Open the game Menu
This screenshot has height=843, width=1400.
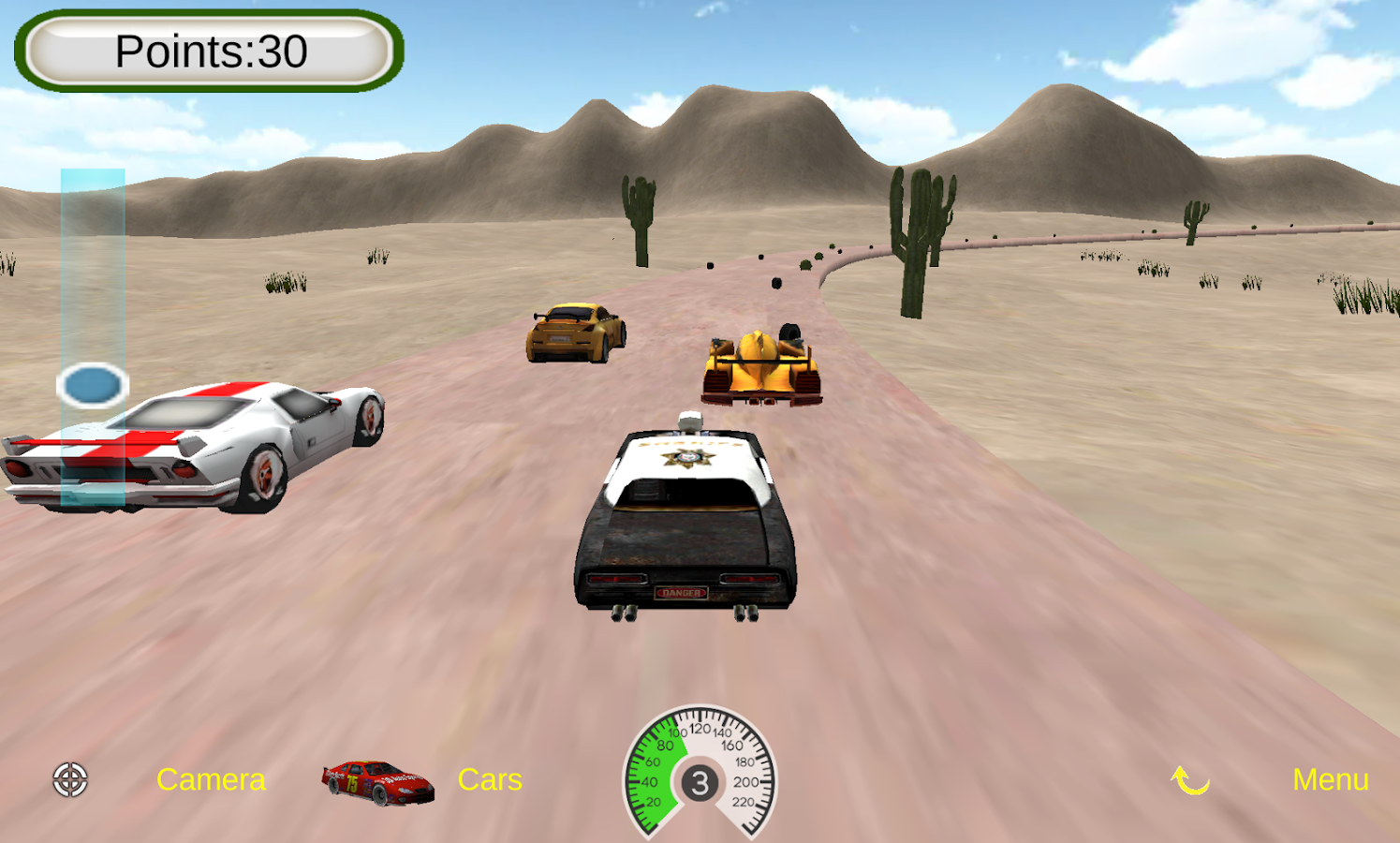coord(1333,779)
